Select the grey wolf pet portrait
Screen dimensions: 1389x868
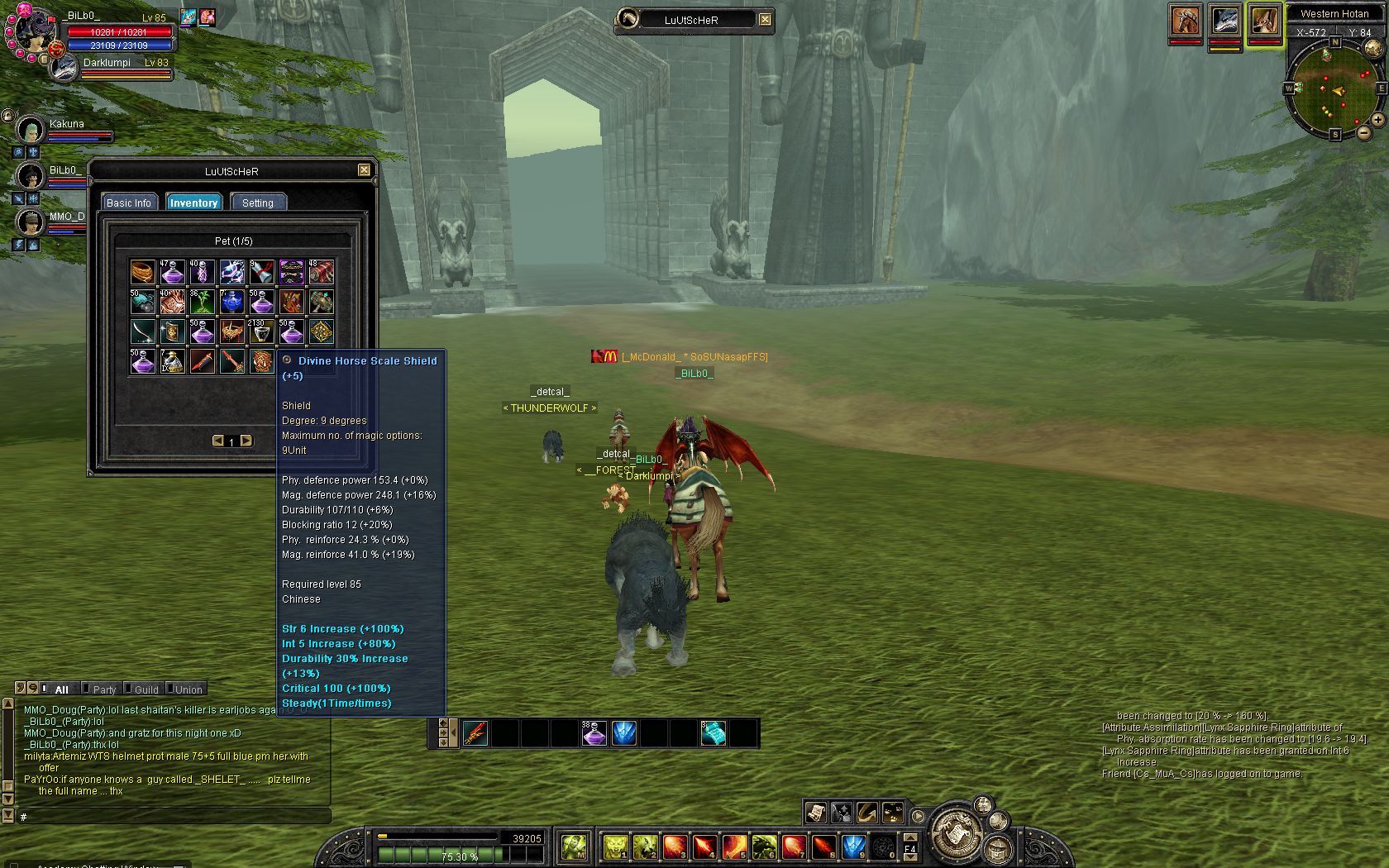(x=1224, y=21)
